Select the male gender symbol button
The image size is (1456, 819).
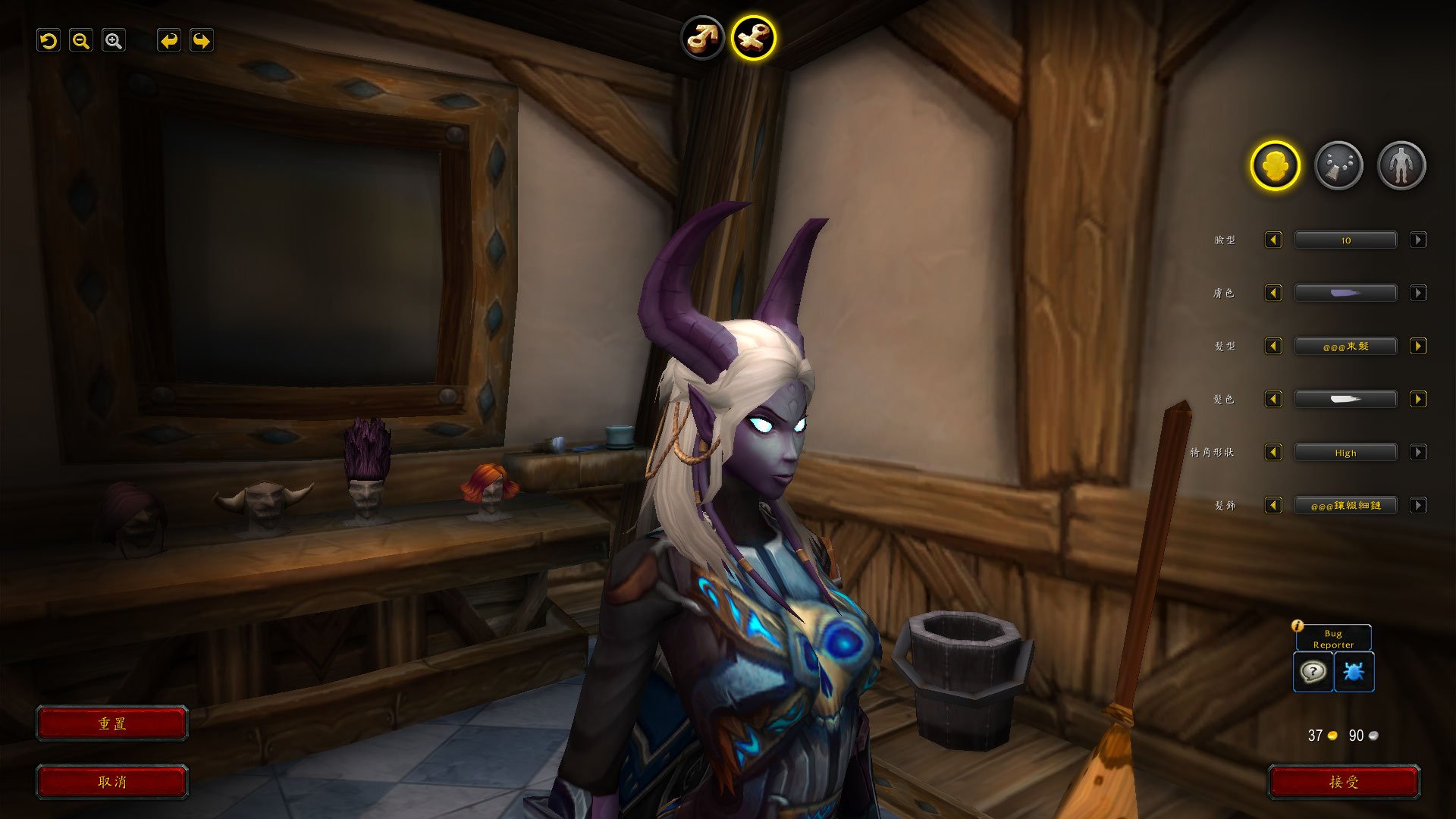tap(702, 37)
